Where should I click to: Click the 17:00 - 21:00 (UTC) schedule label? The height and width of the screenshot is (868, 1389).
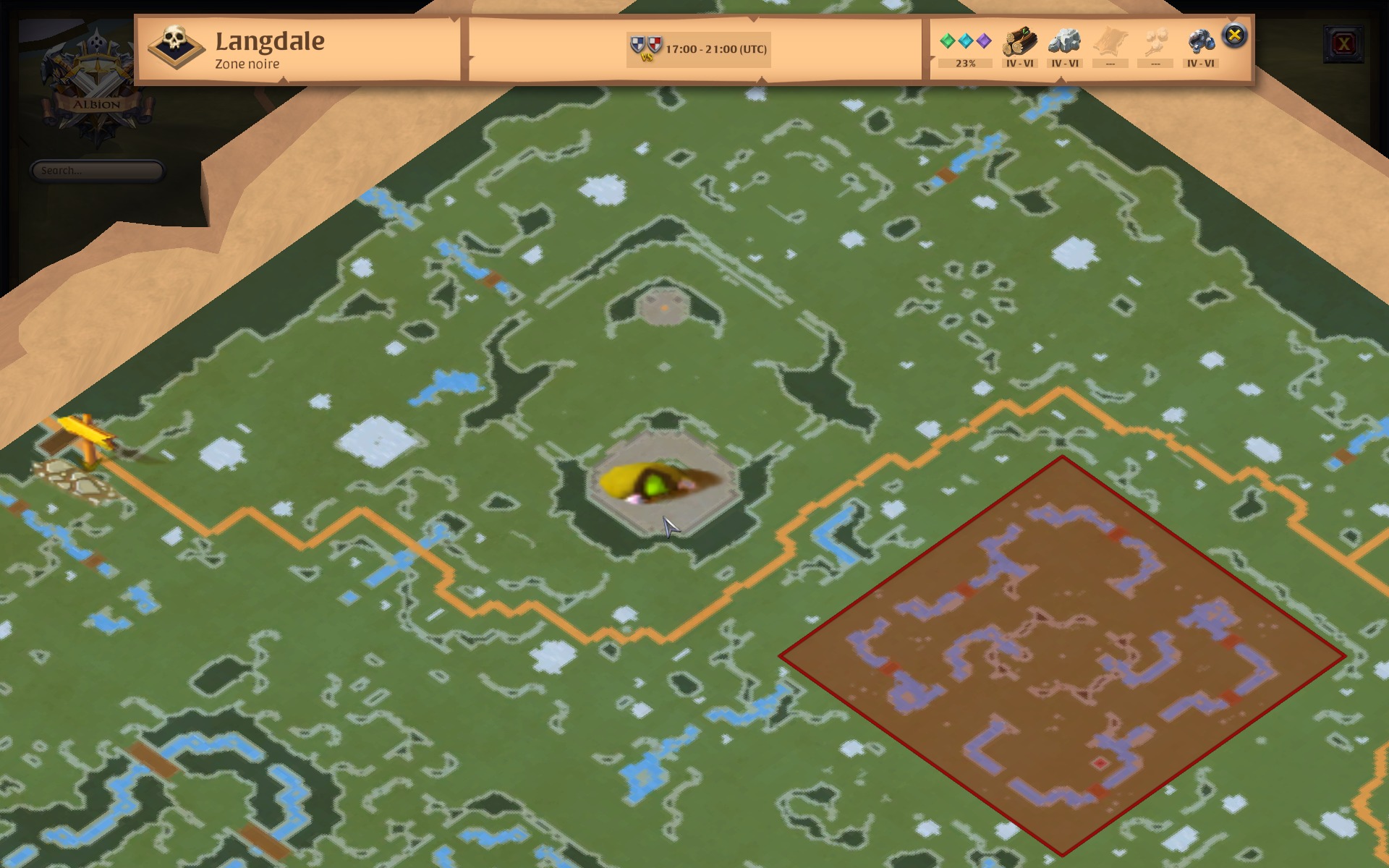coord(716,51)
